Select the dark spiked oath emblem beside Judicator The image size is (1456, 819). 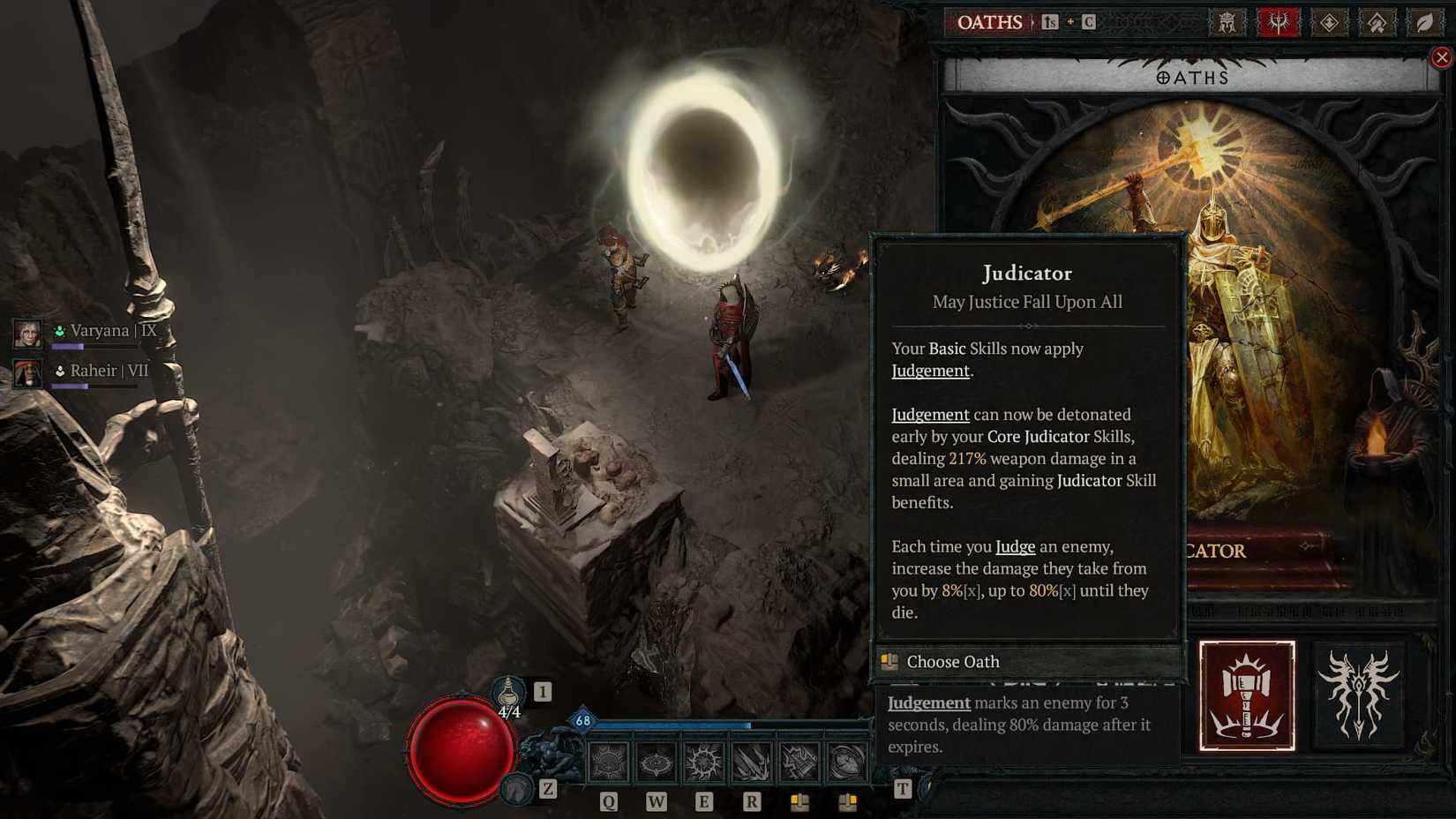click(x=1359, y=695)
